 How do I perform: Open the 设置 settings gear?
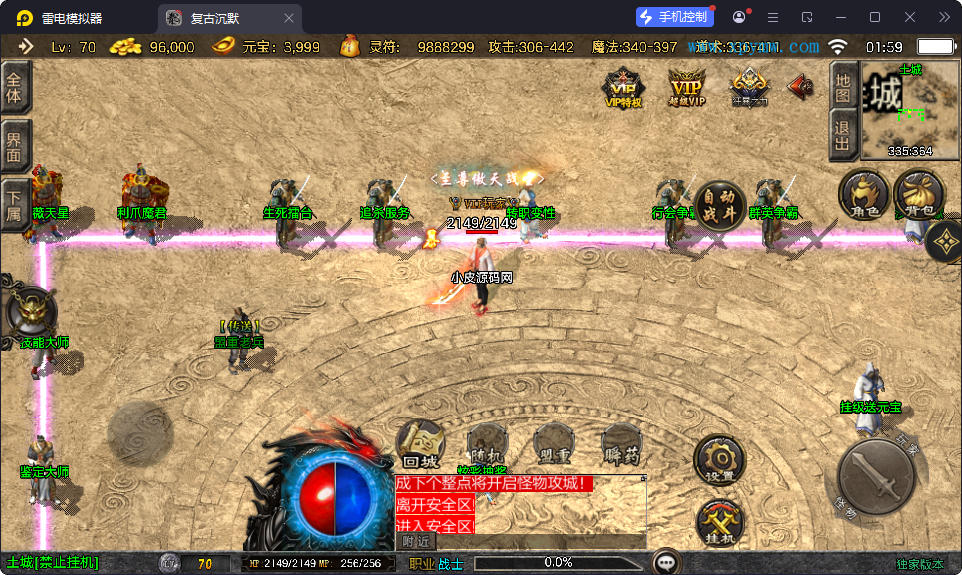pos(719,460)
